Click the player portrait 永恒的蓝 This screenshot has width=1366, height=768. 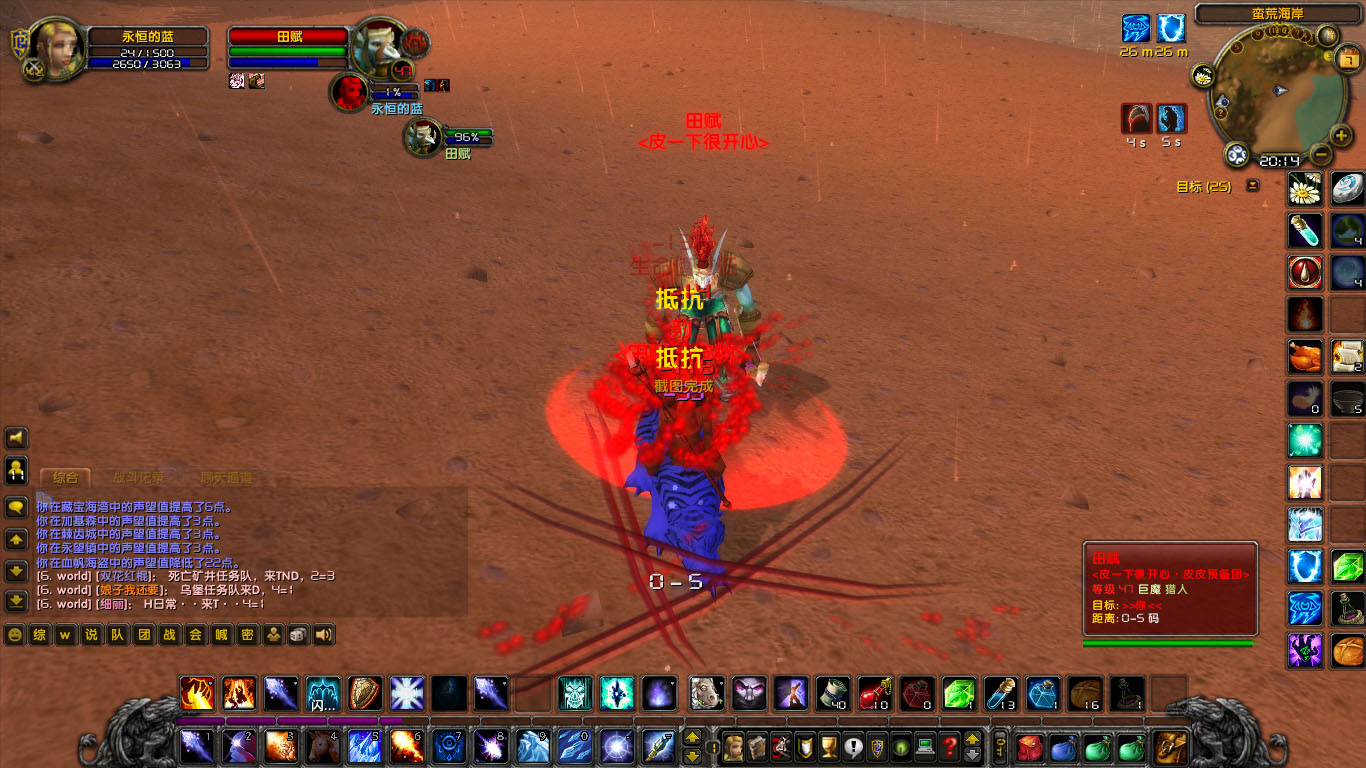pos(58,48)
